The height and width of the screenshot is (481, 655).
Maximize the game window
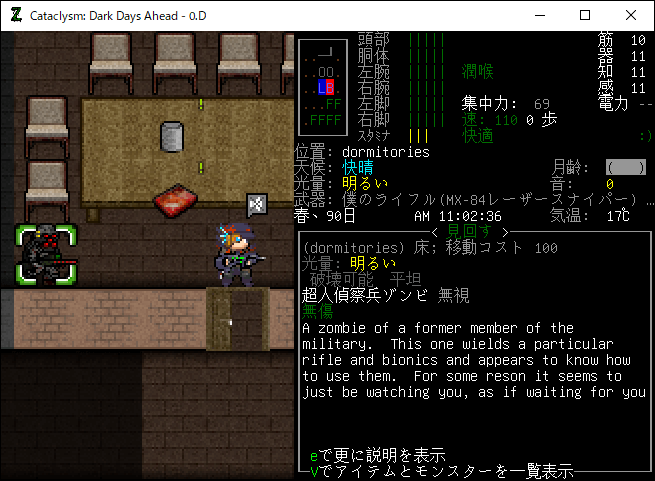pyautogui.click(x=585, y=15)
